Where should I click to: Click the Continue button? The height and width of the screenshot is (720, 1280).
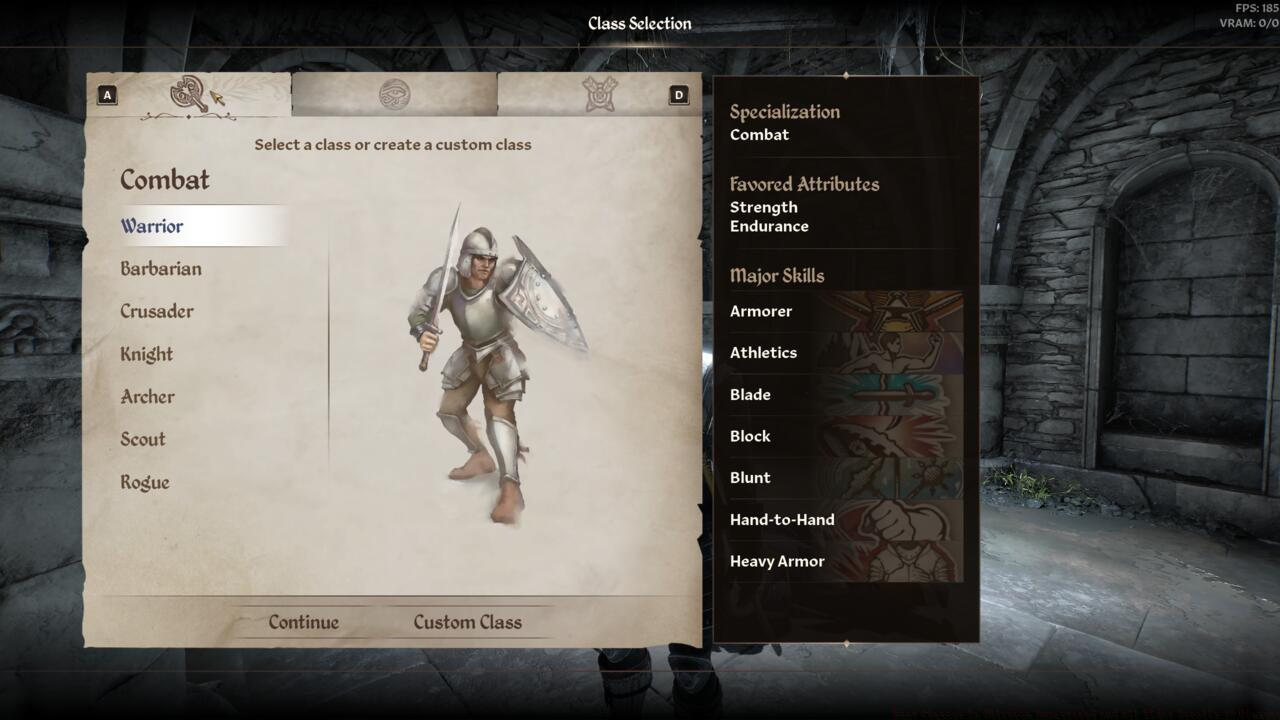tap(302, 622)
